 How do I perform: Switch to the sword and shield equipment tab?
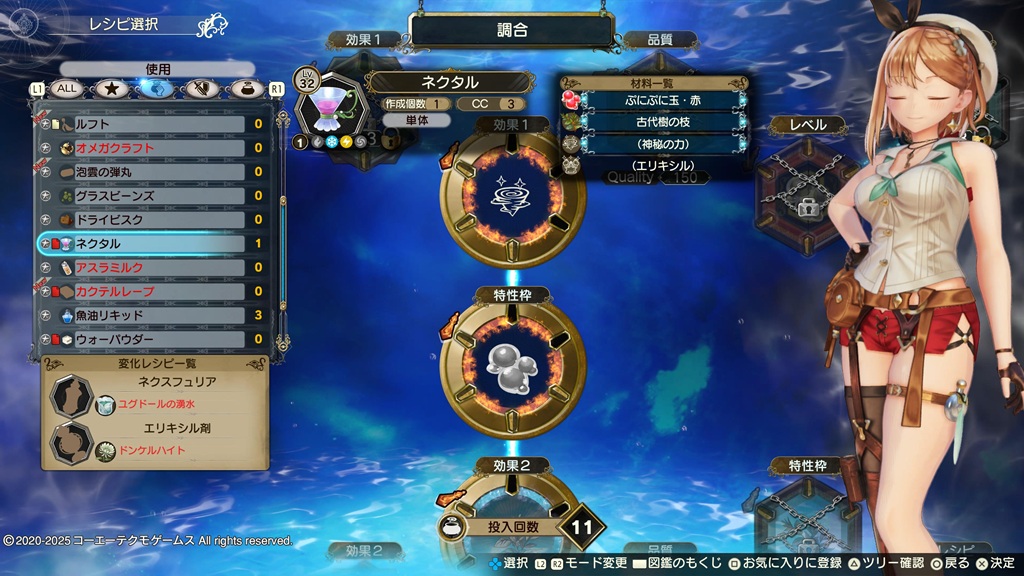click(x=202, y=89)
